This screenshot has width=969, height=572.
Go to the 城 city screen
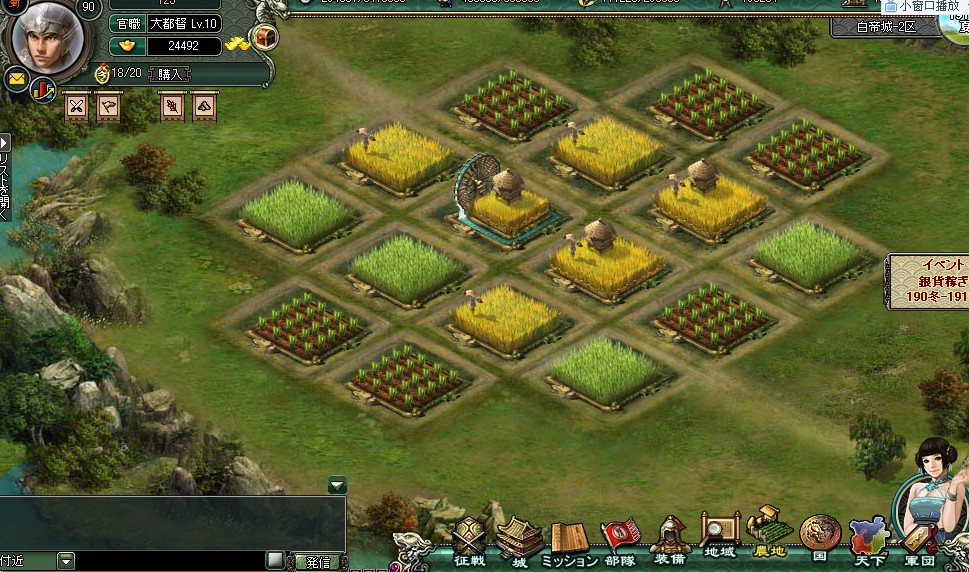coord(519,542)
